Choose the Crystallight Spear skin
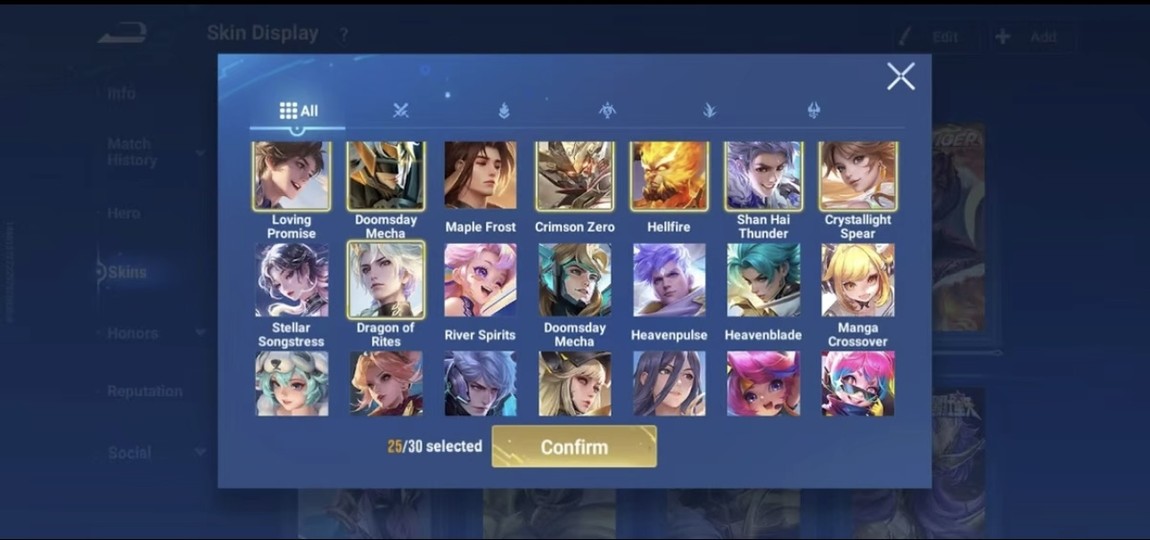The width and height of the screenshot is (1150, 540). pos(857,177)
